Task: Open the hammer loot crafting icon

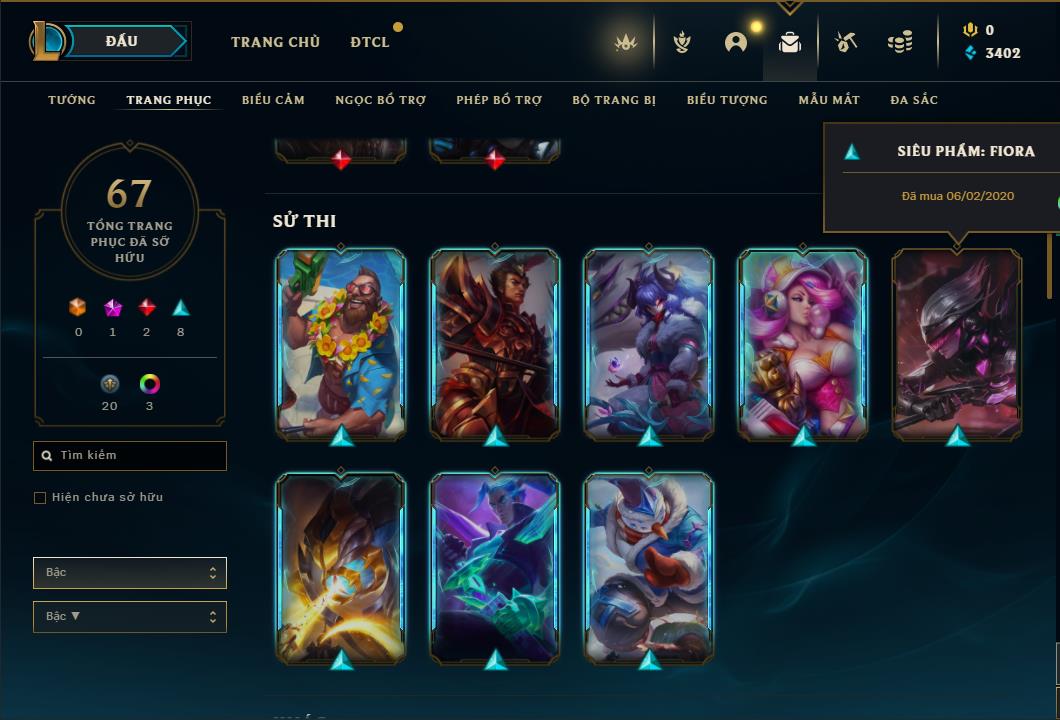Action: pyautogui.click(x=845, y=42)
